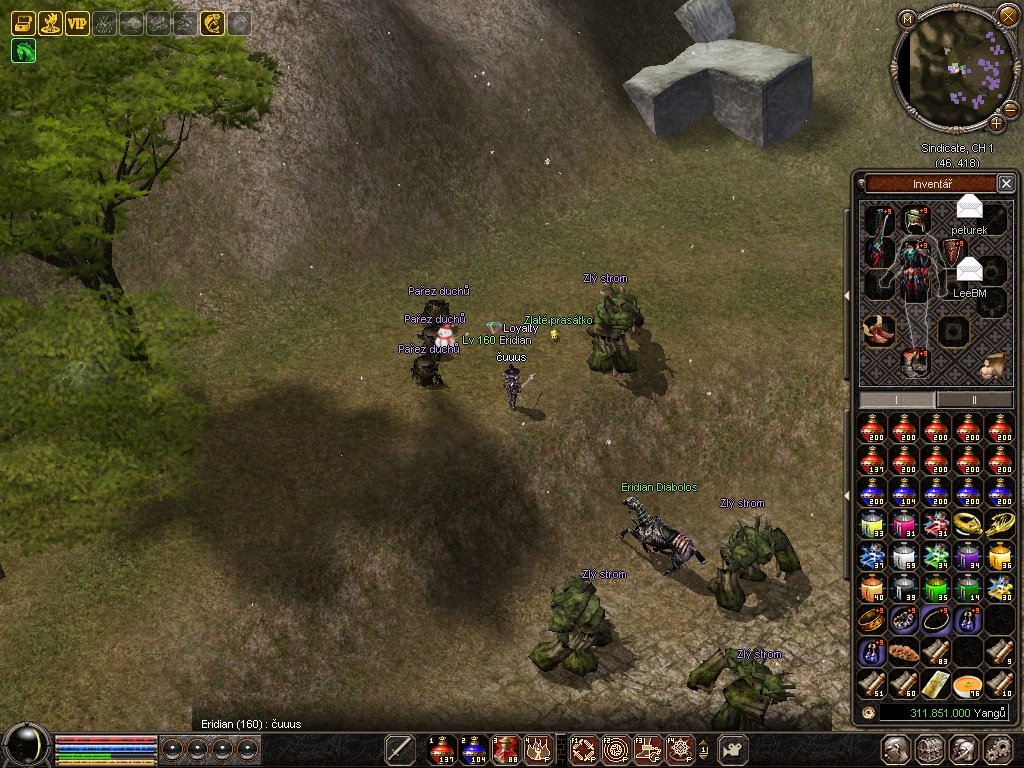1024x768 pixels.
Task: Click the sword attack button on the hotbar
Action: click(401, 749)
